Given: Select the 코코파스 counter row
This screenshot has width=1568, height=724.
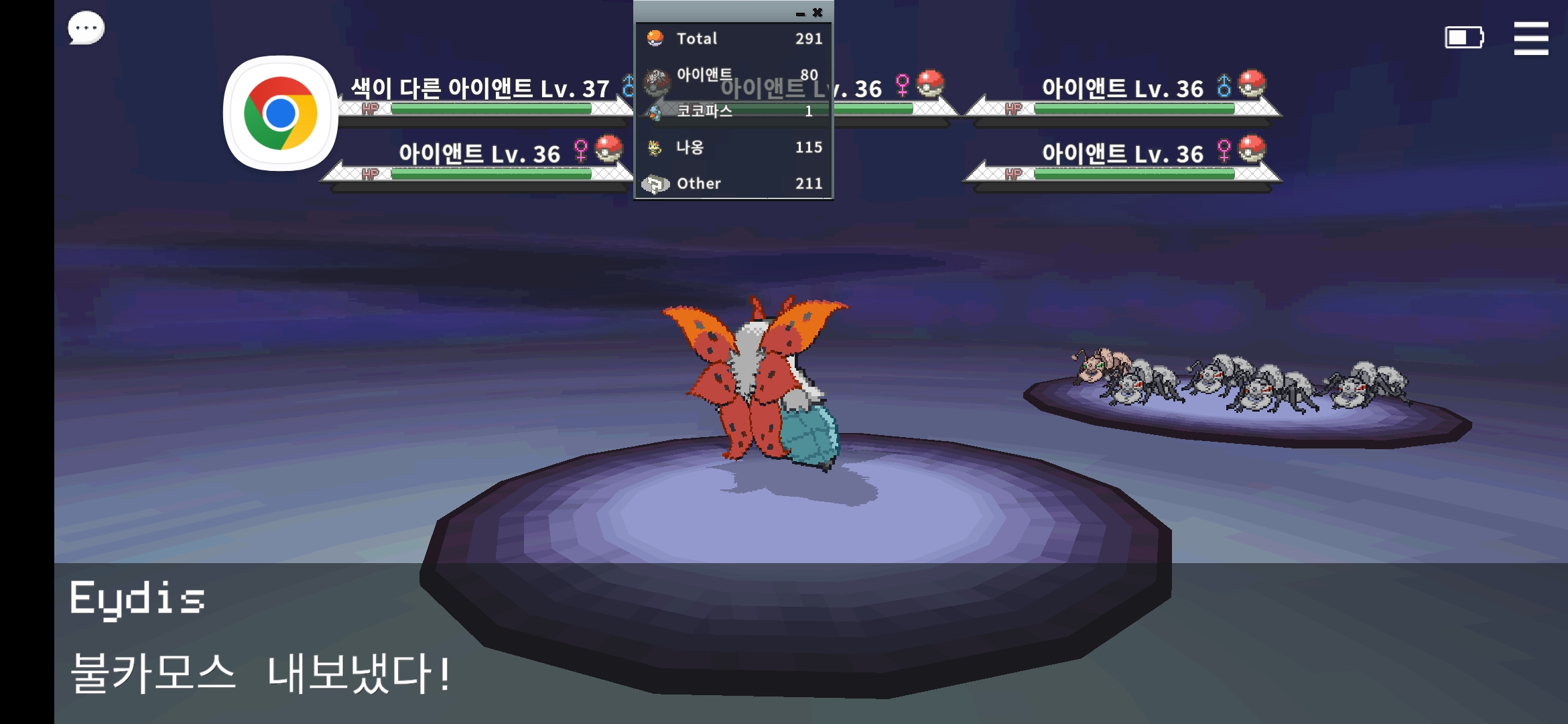Looking at the screenshot, I should [734, 111].
